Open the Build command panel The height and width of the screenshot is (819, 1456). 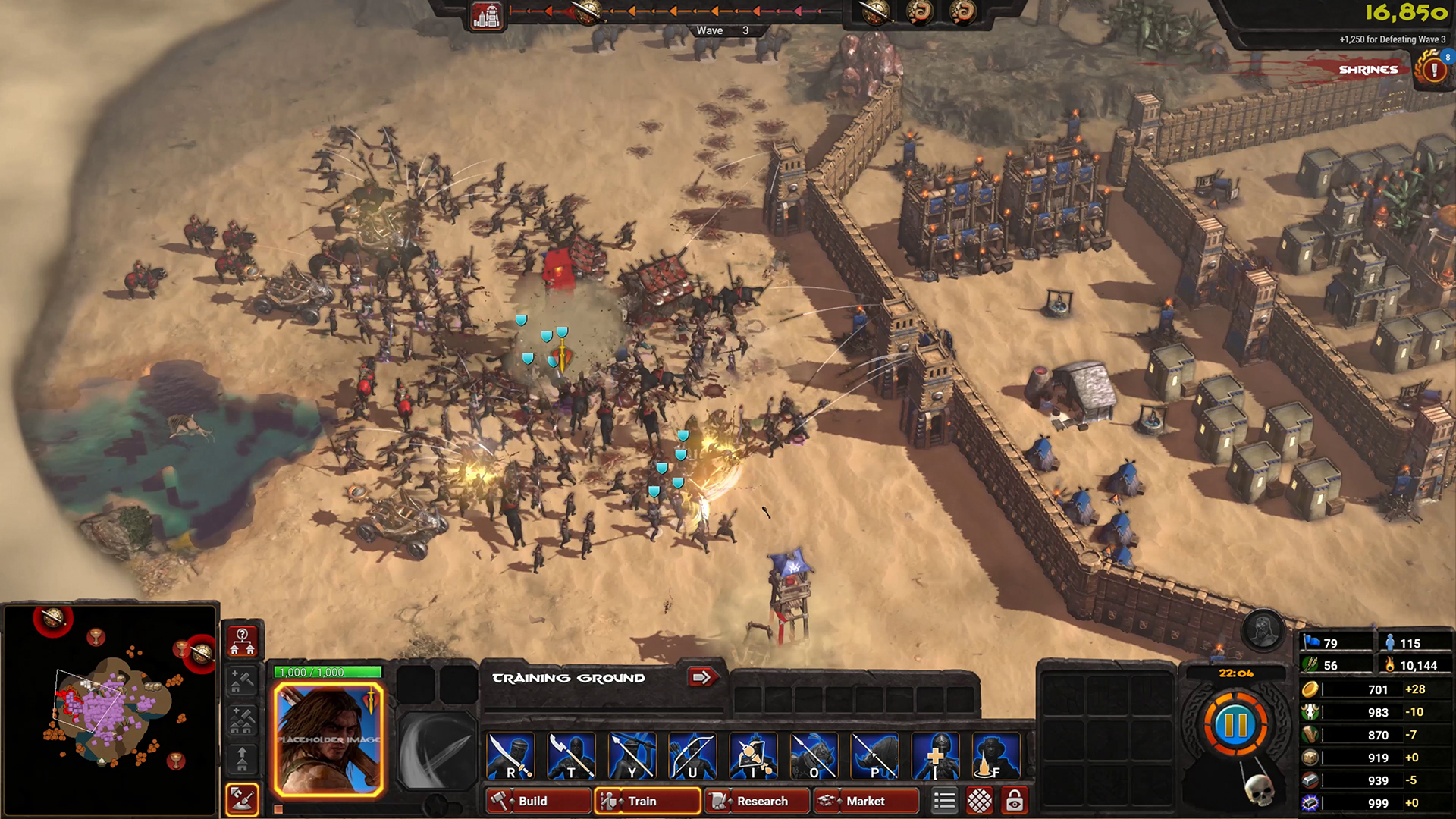(538, 801)
